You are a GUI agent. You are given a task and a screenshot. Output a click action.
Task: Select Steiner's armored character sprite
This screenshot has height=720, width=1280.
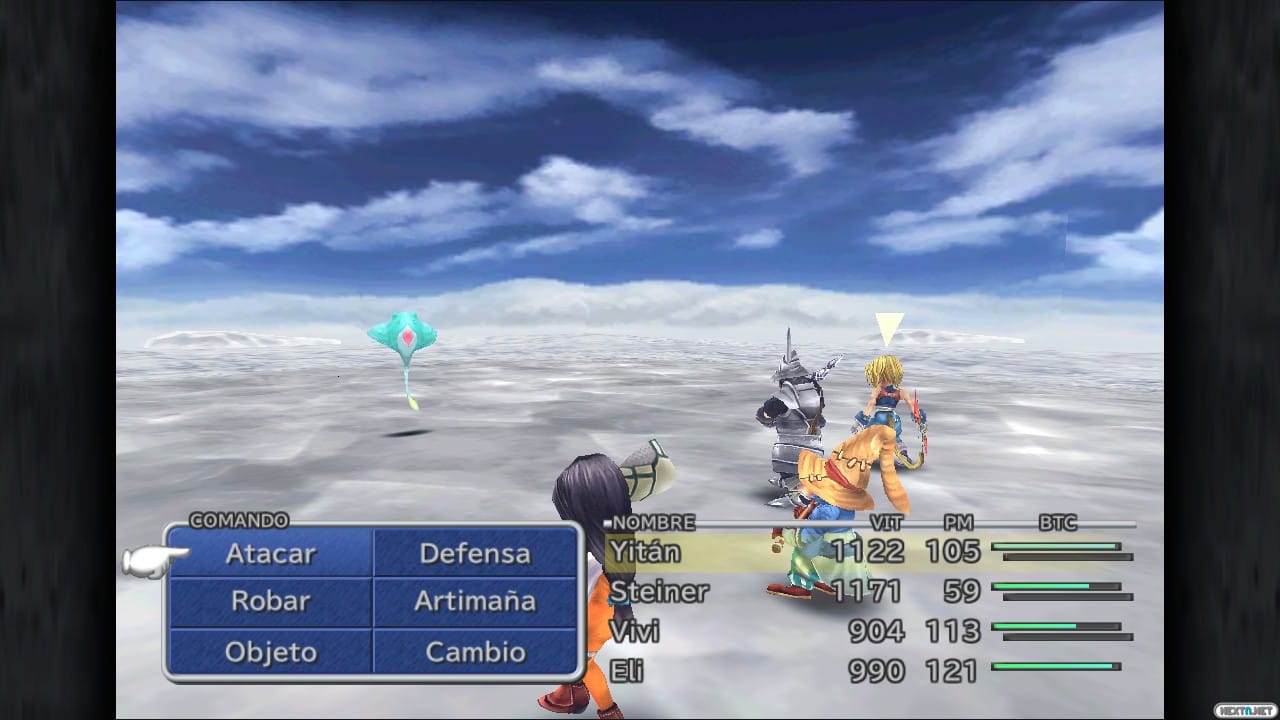pos(790,420)
